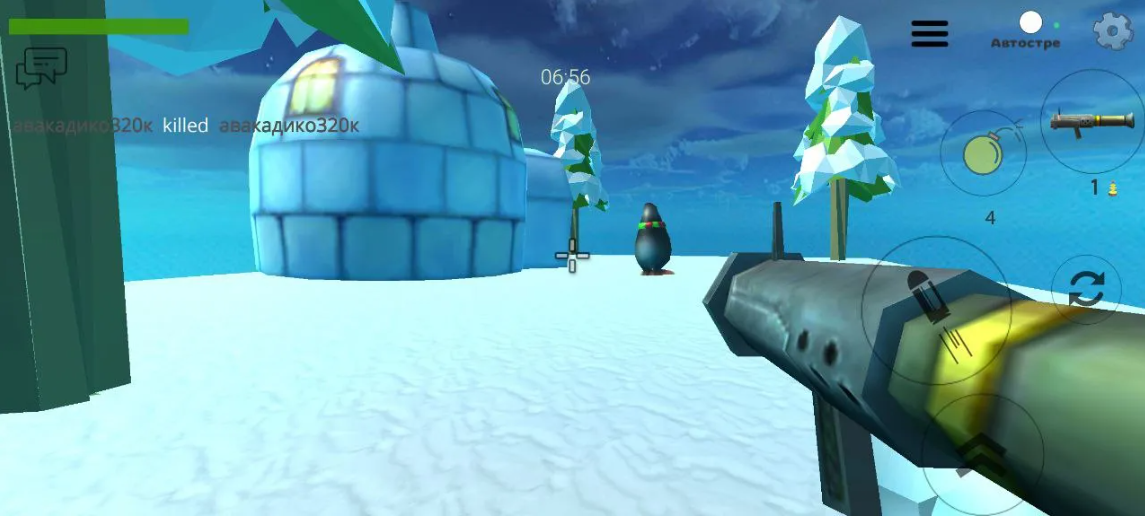Tap the circular arrows swap button
Image resolution: width=1145 pixels, height=516 pixels.
(1086, 288)
